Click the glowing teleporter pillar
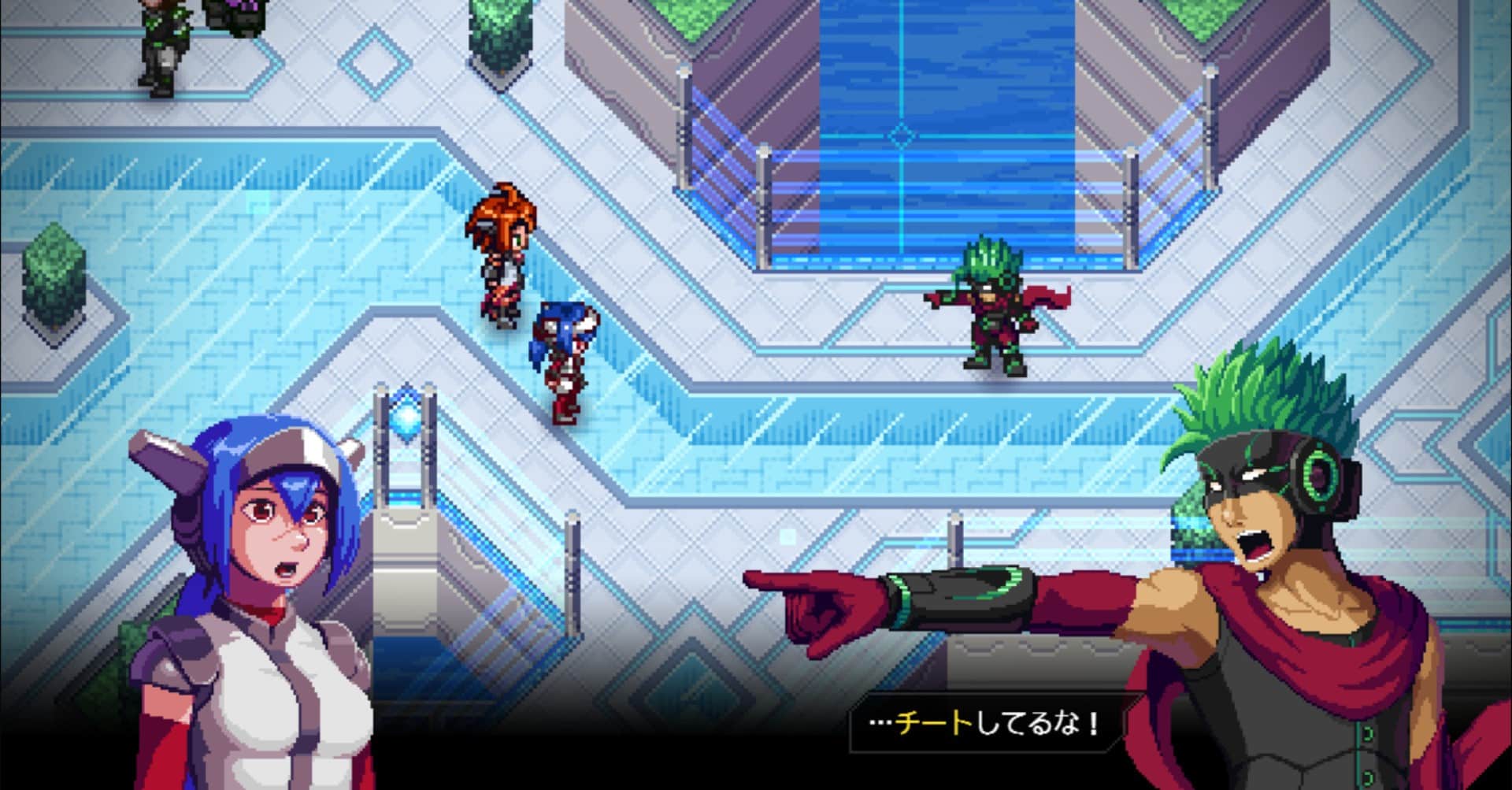The width and height of the screenshot is (1512, 790). (x=409, y=473)
